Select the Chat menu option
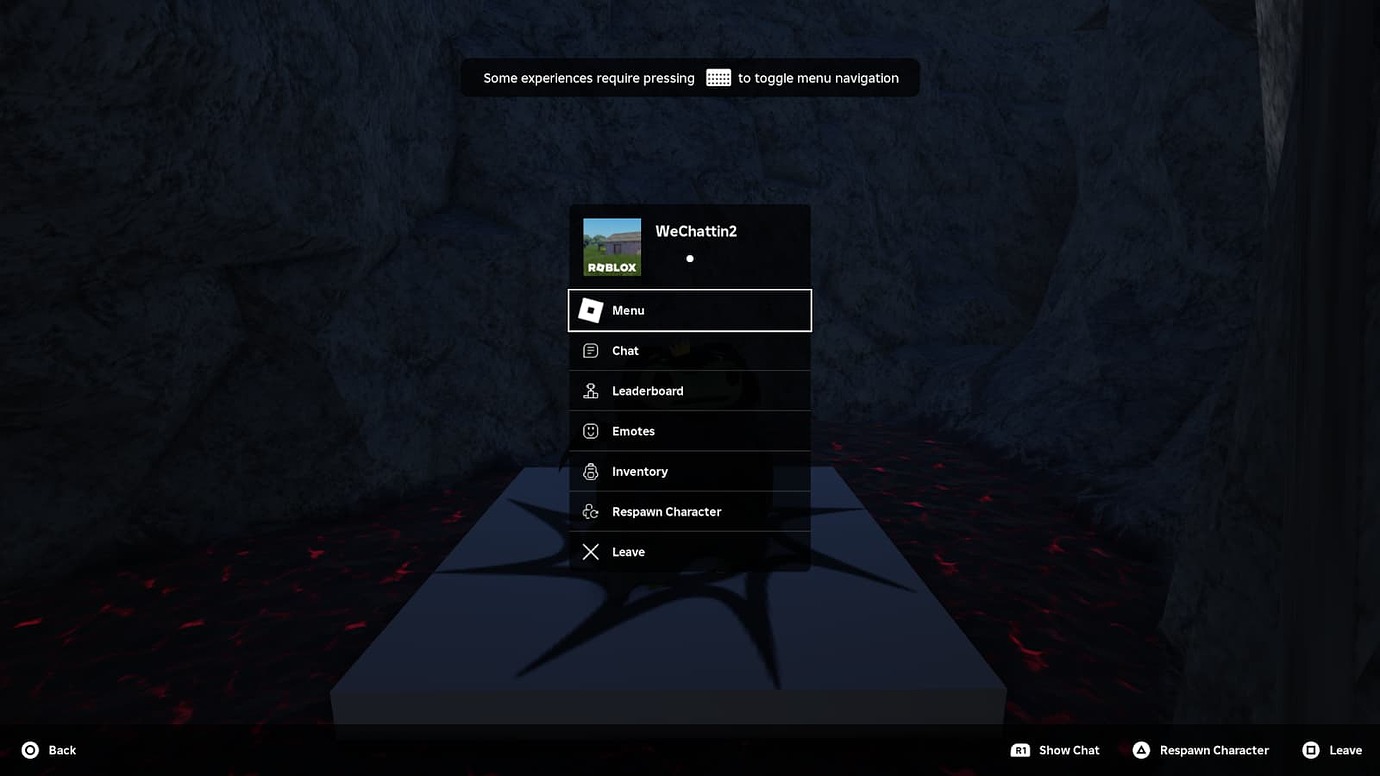Screen dimensions: 1380x776 coord(689,351)
